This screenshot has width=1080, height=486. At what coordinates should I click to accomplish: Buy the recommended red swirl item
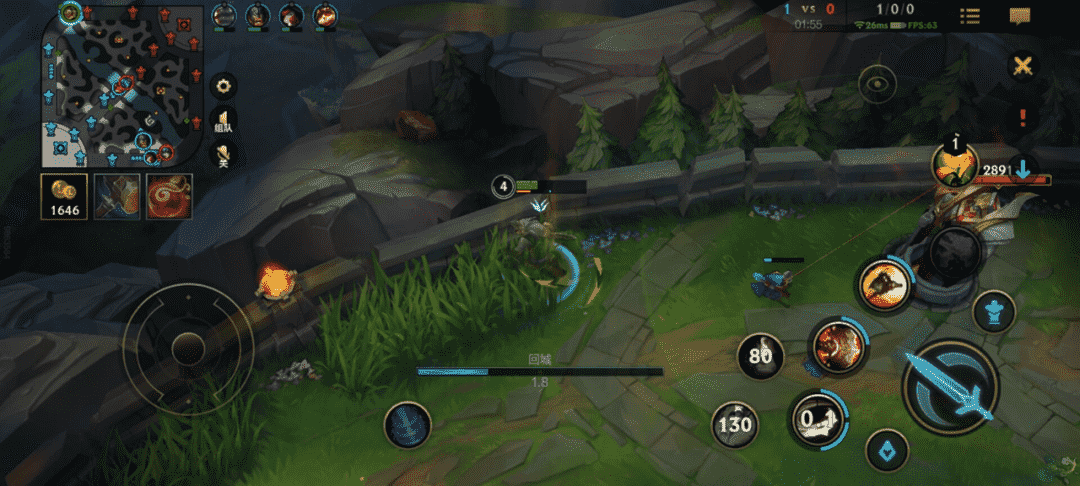[x=169, y=196]
